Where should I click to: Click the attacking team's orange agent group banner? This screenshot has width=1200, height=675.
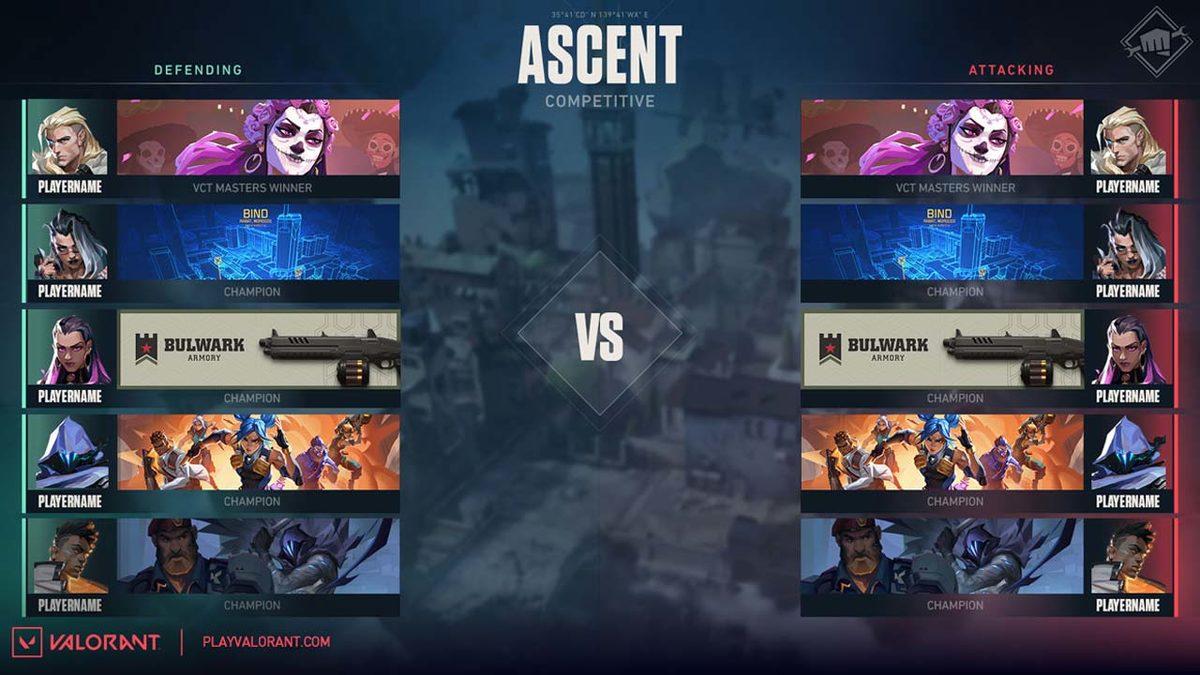(x=942, y=452)
